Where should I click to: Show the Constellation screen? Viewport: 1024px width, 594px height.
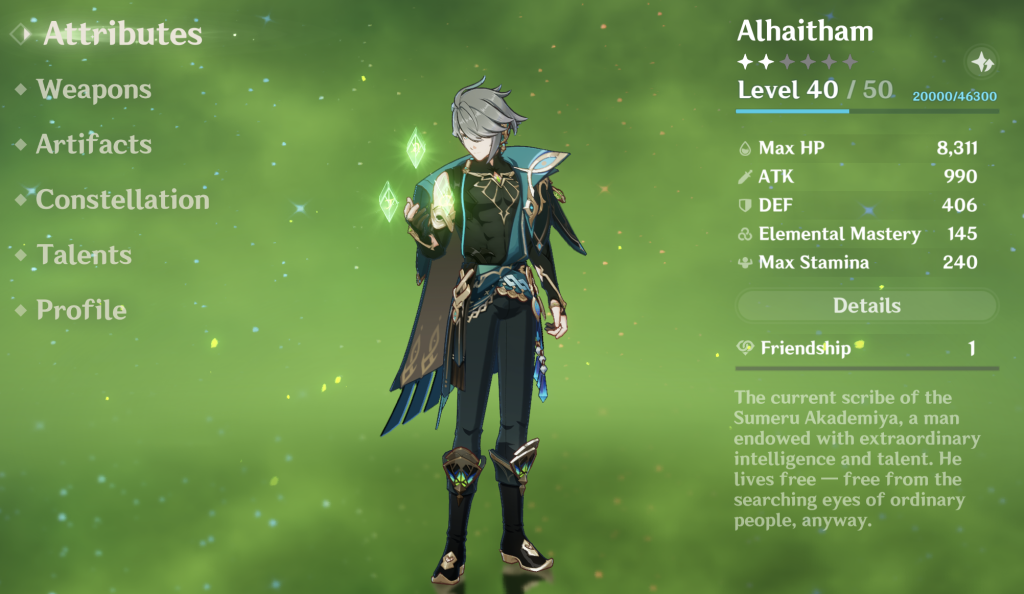click(122, 200)
